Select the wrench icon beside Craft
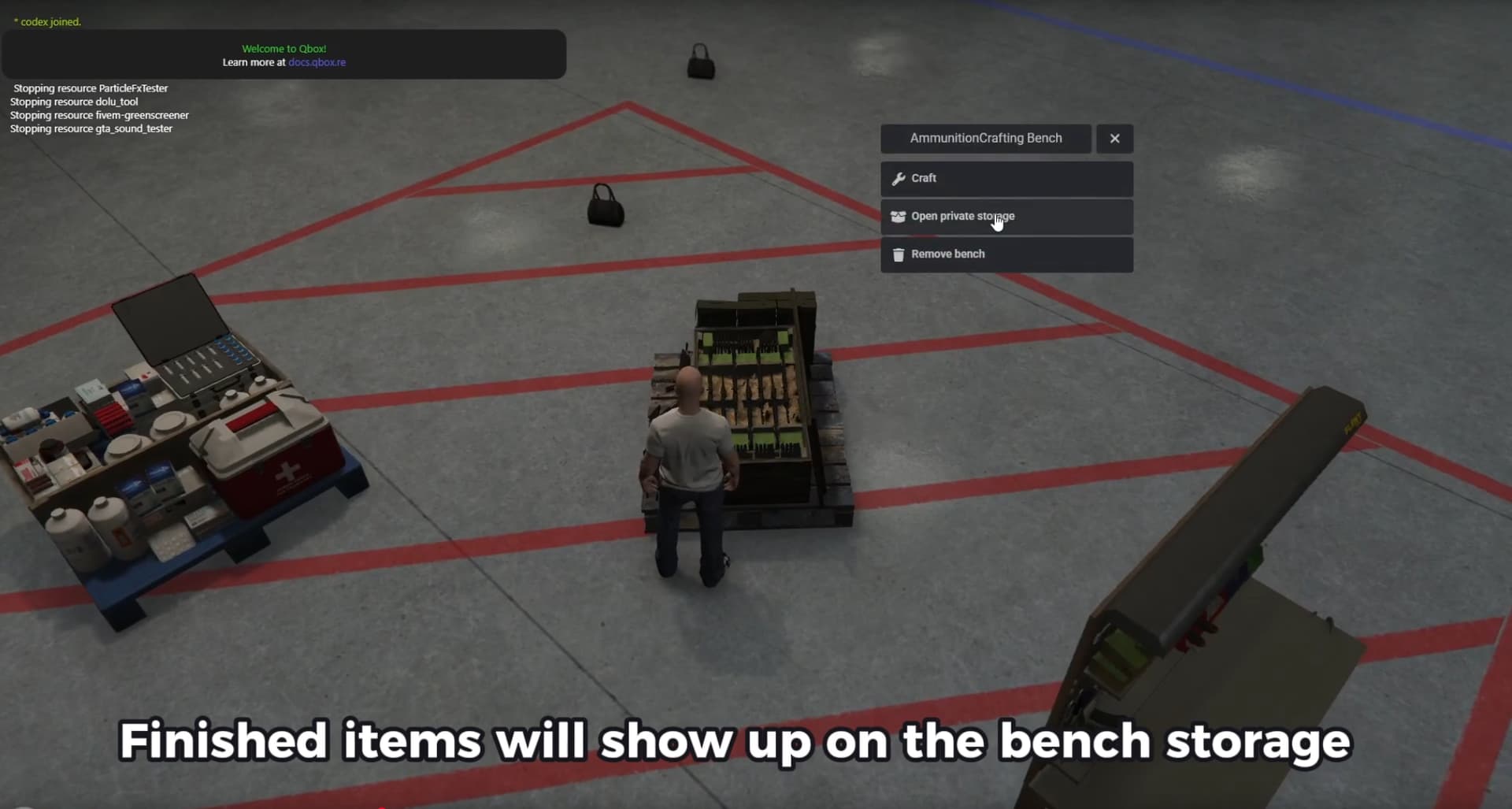Screen dimensions: 1512x809 point(899,178)
